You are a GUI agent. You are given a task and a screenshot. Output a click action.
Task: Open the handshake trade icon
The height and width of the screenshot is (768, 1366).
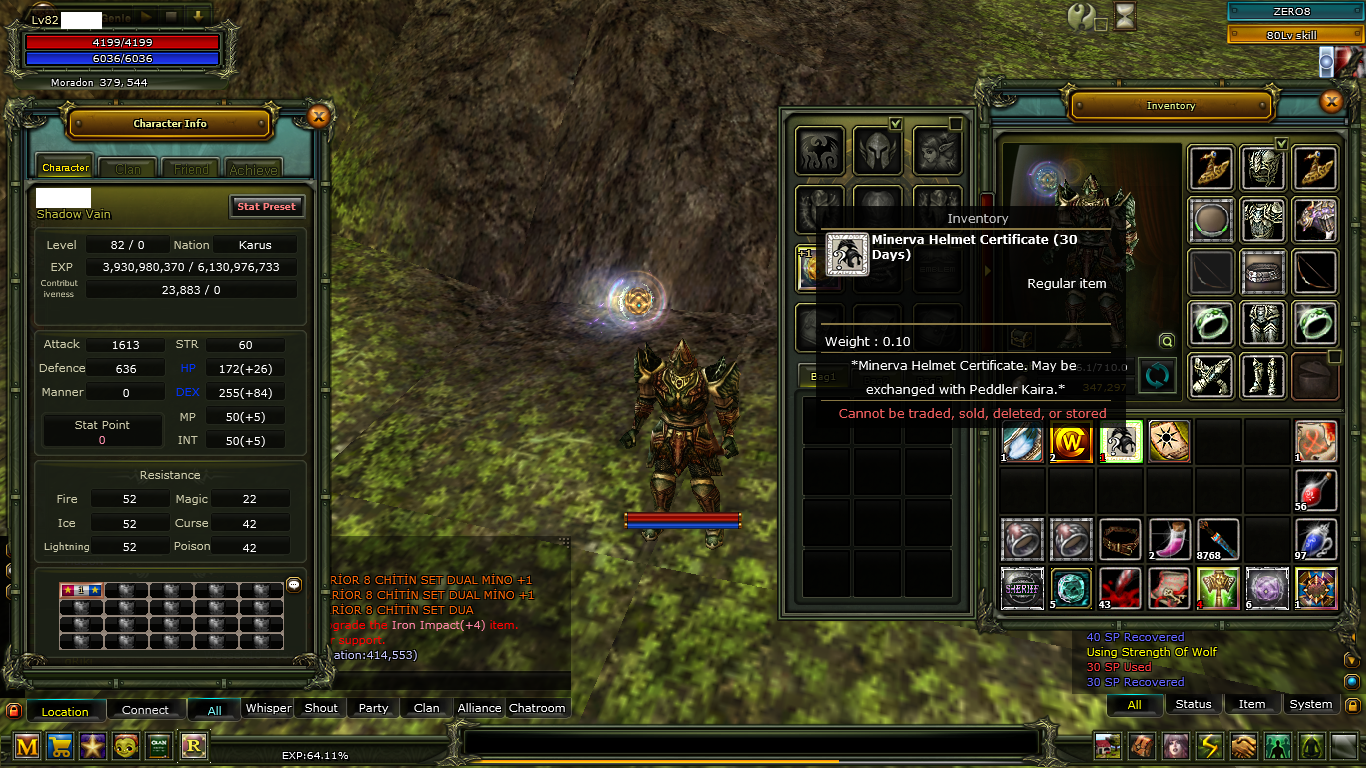click(1243, 746)
